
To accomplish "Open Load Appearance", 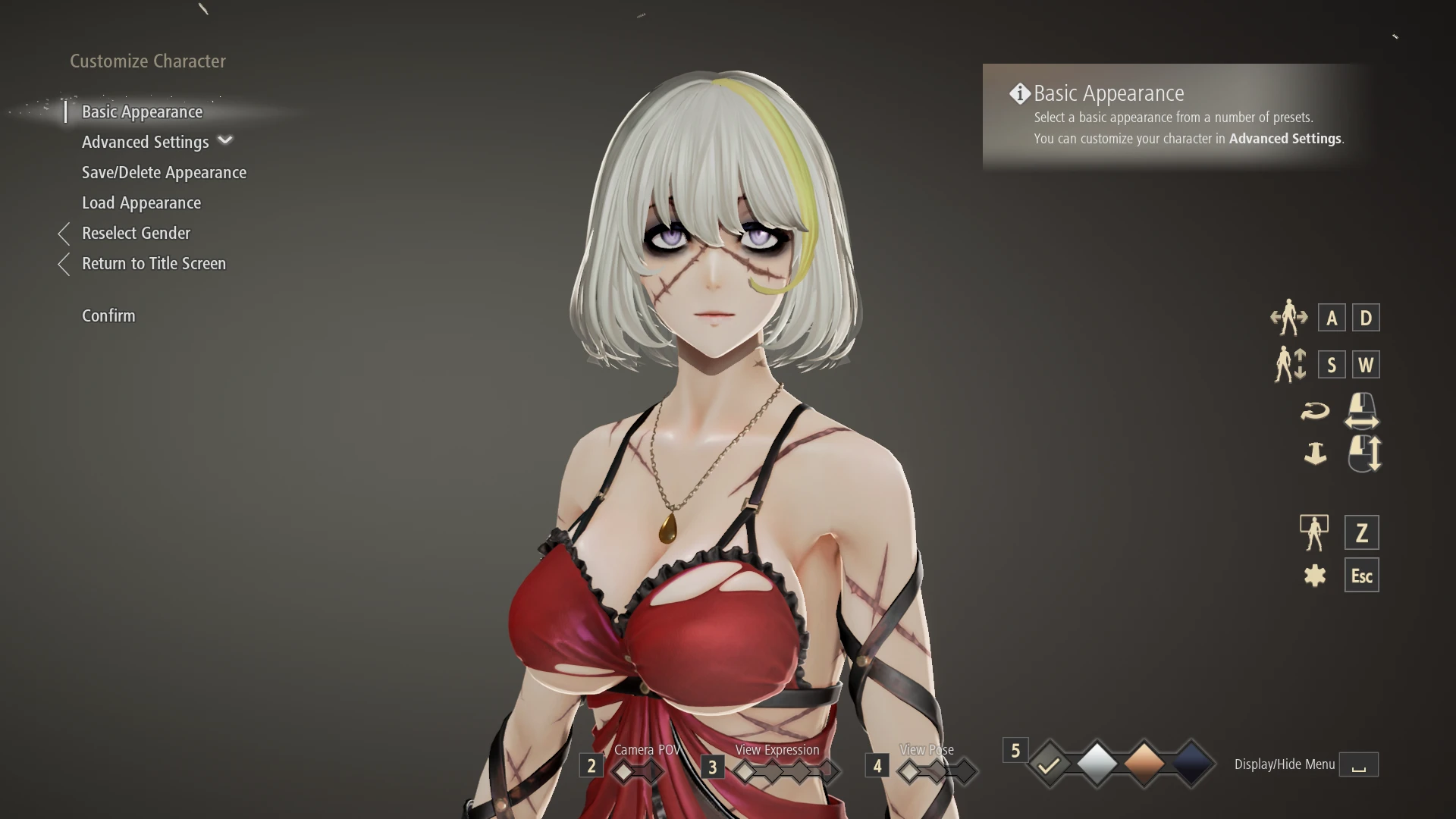I will point(141,202).
